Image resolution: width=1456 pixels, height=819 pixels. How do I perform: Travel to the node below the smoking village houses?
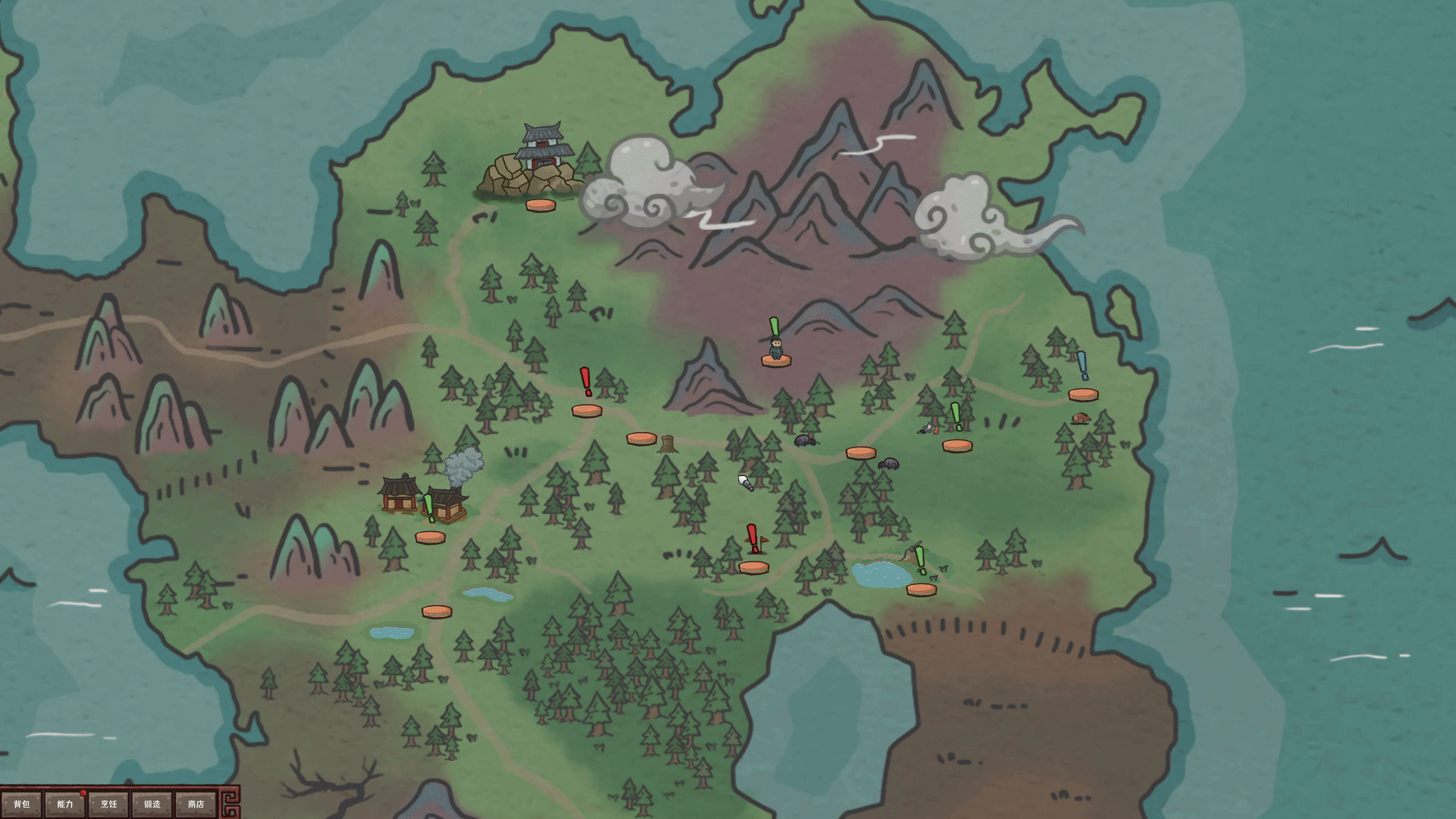(430, 537)
